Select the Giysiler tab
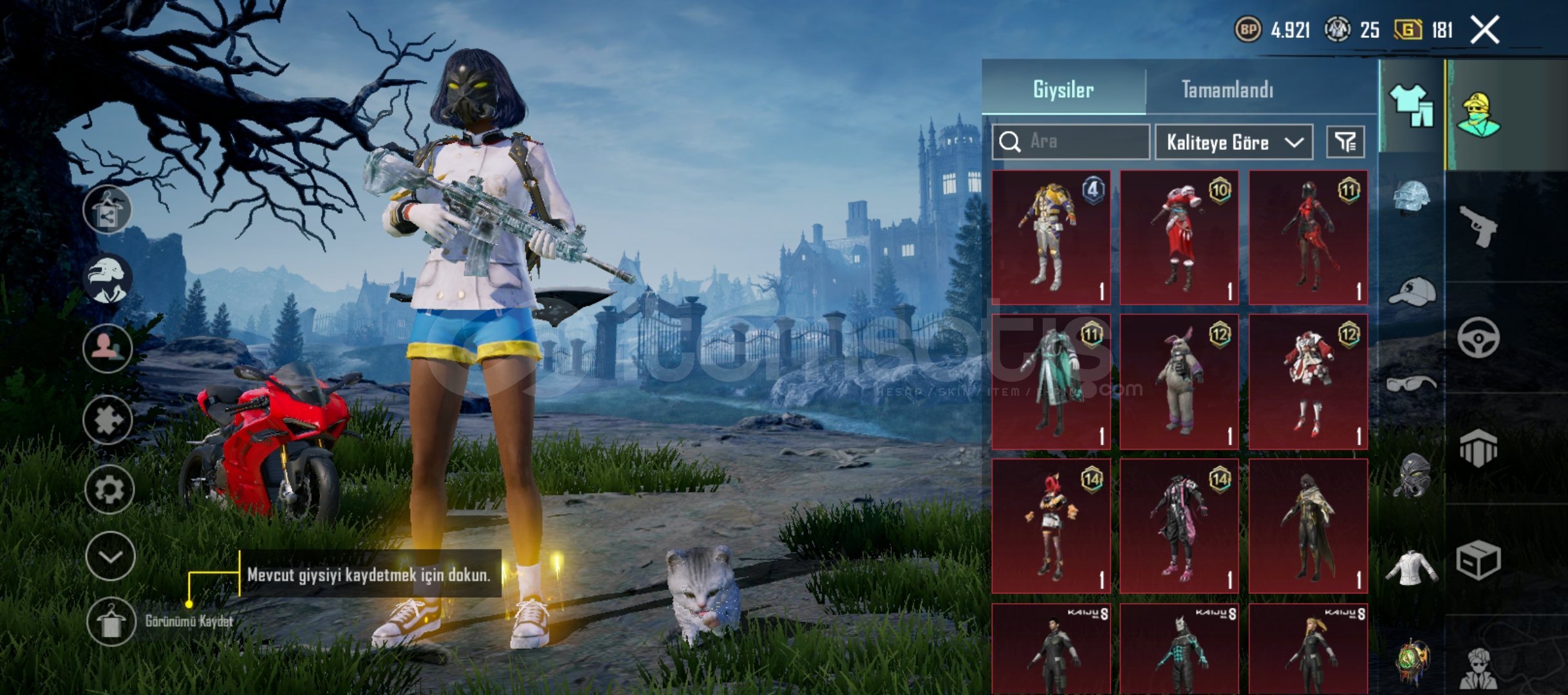1568x695 pixels. tap(1063, 89)
